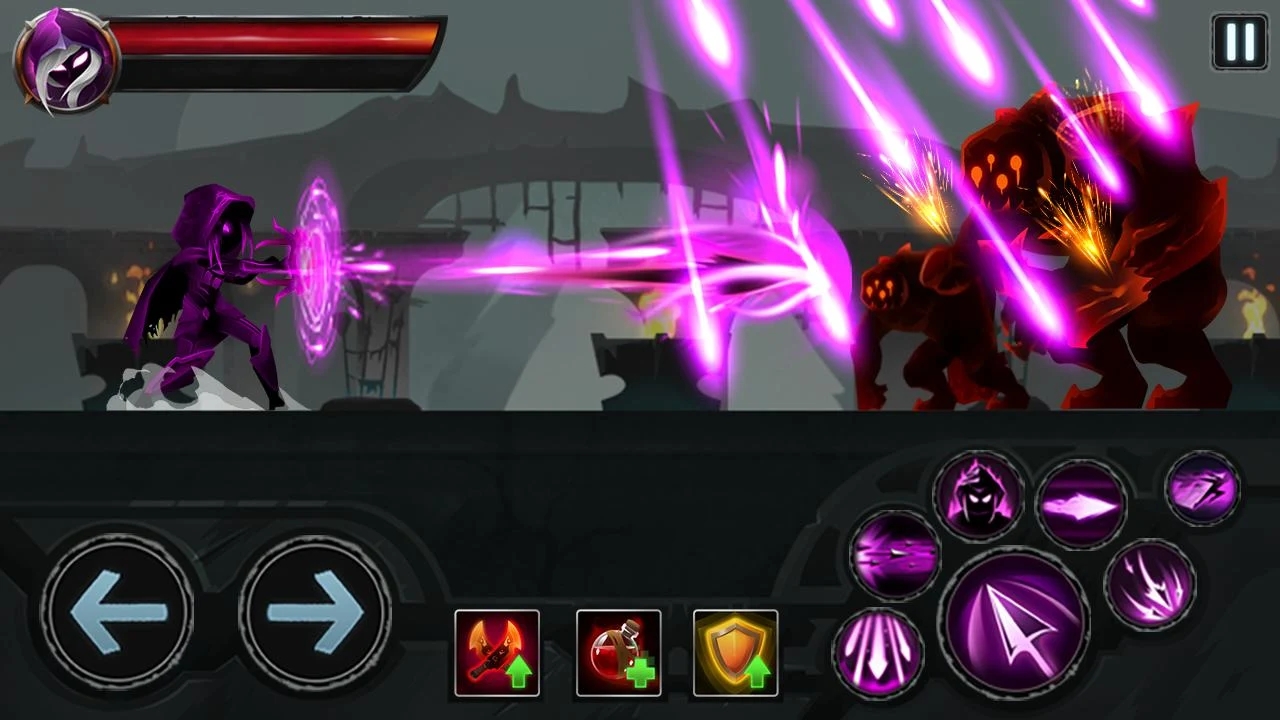Pause the game with the top-right button

pos(1239,42)
